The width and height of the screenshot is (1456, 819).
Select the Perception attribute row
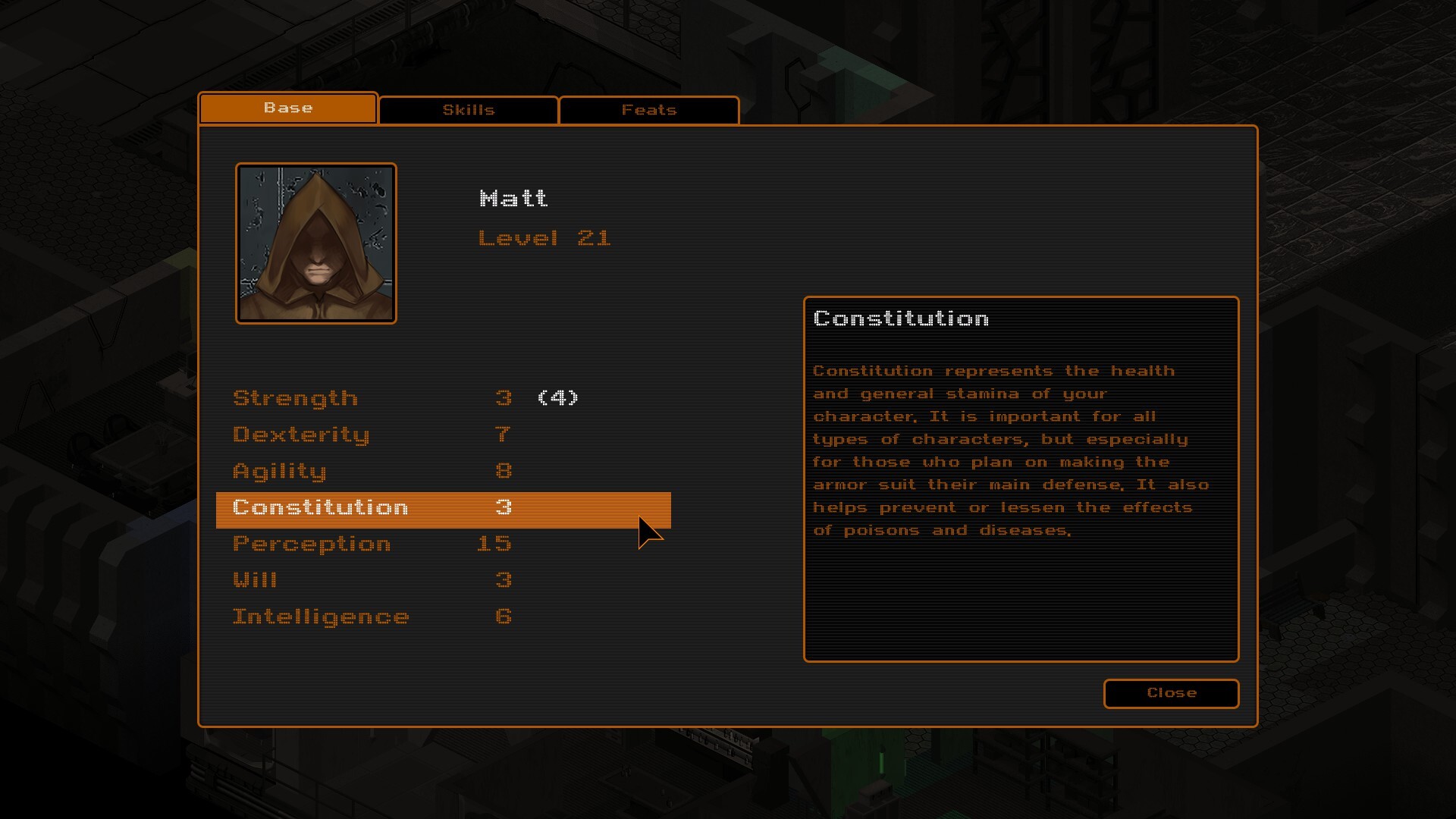click(x=312, y=543)
